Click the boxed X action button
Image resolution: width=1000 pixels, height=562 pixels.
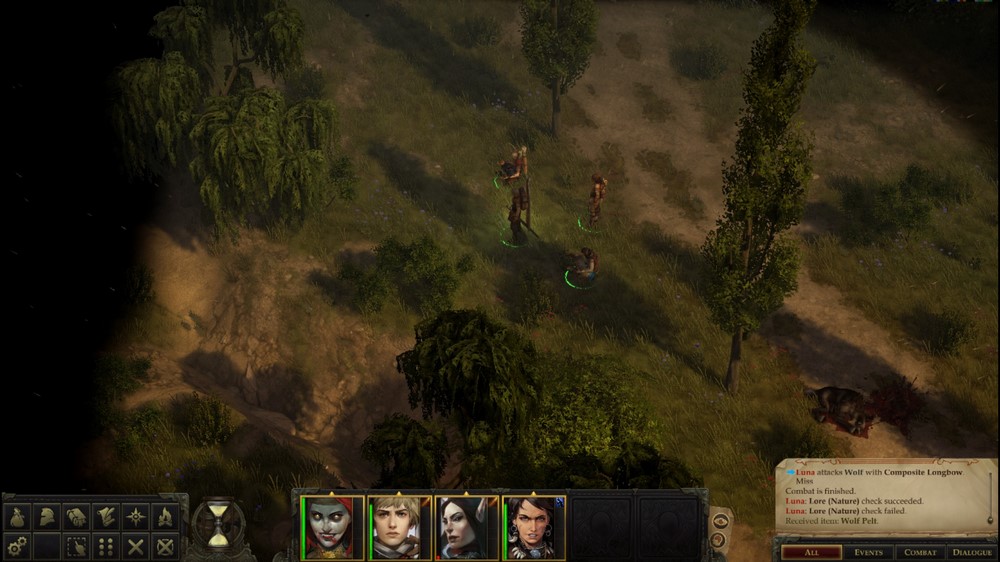click(x=165, y=546)
